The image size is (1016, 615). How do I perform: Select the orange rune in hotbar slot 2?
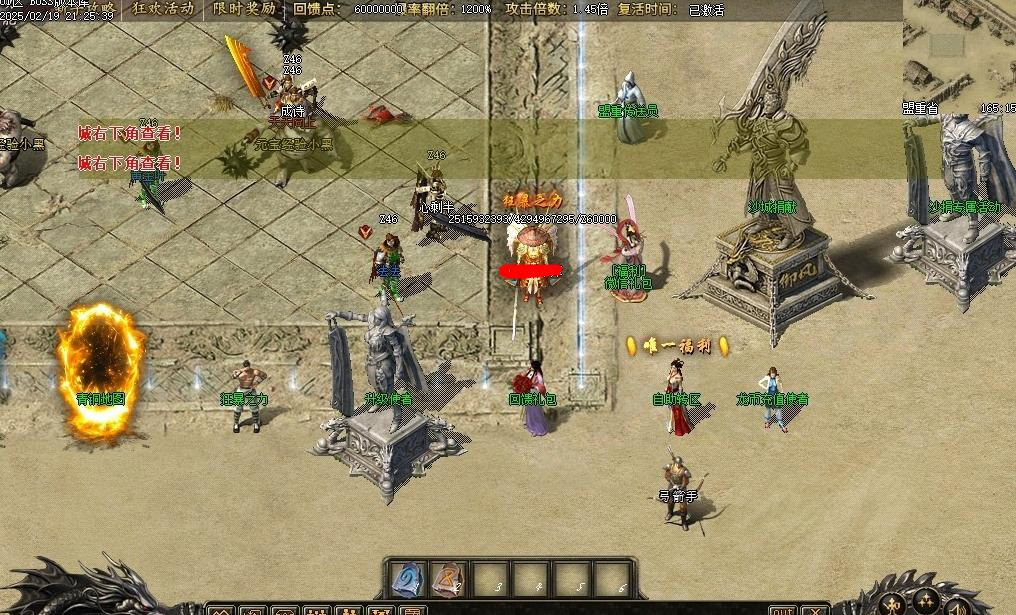[x=450, y=579]
